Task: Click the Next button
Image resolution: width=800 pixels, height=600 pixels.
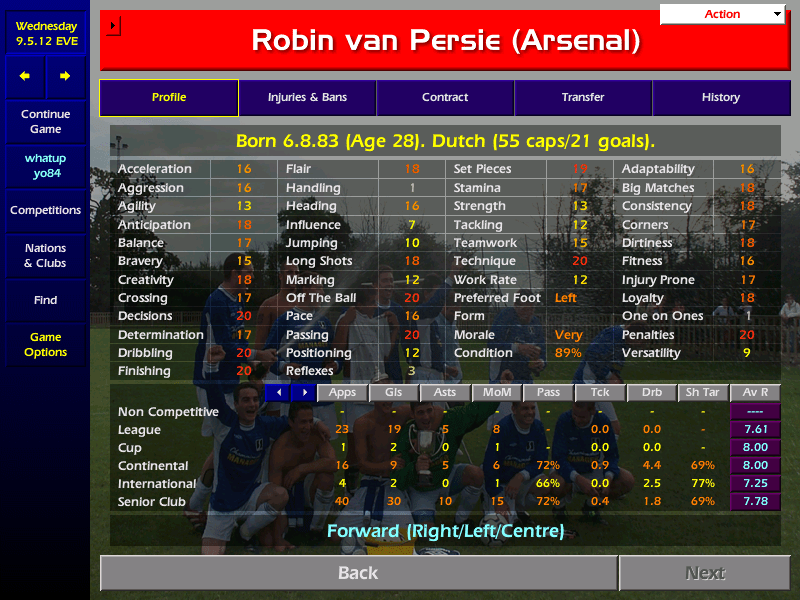Action: (x=705, y=573)
